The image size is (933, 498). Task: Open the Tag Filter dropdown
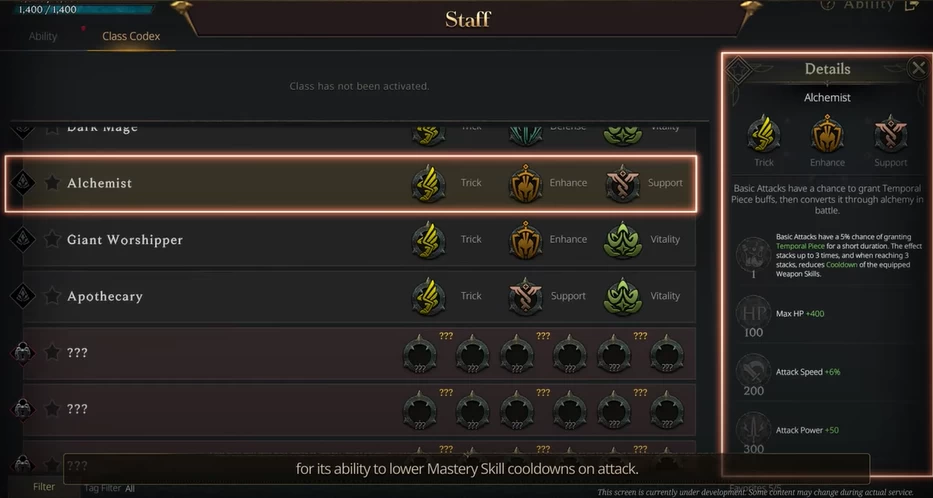click(110, 488)
